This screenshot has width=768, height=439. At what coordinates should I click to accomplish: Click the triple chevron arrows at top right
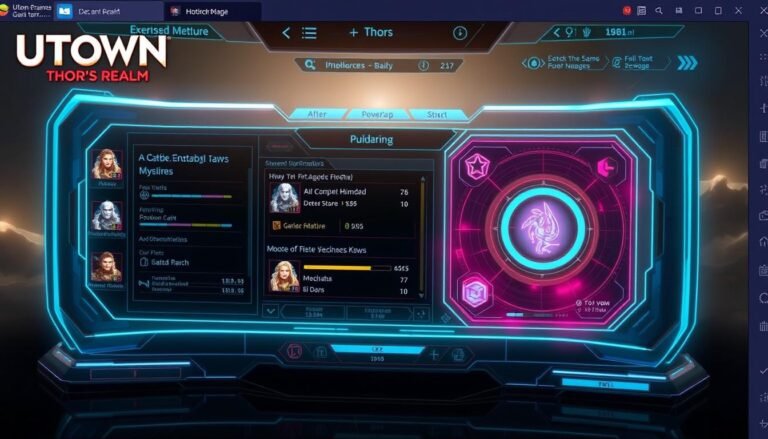coord(687,63)
